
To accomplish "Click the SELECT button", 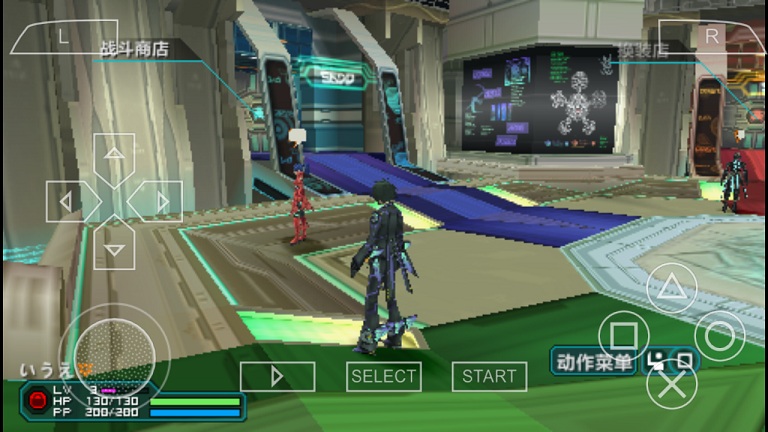I will 383,376.
